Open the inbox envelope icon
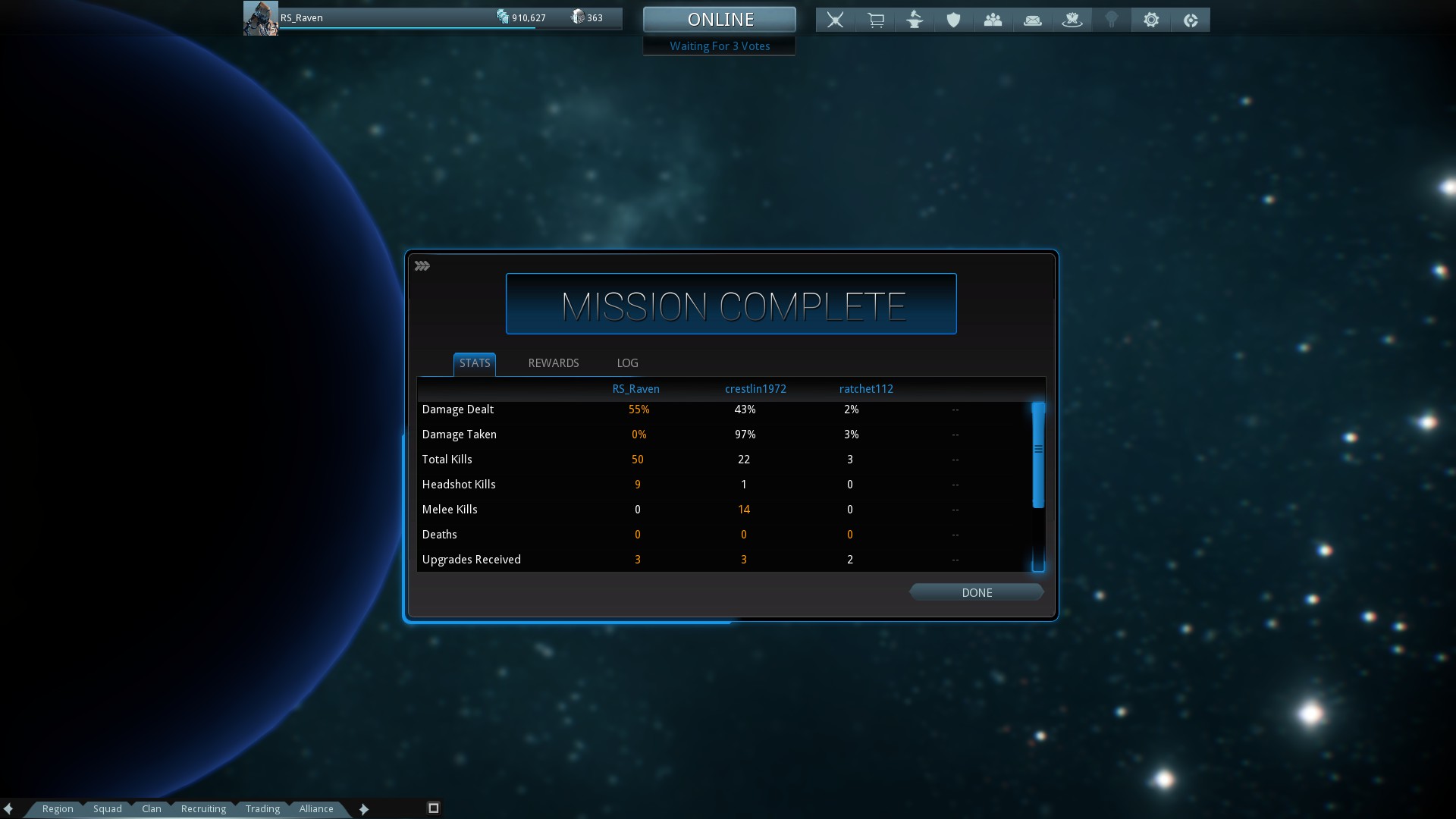 click(1032, 20)
